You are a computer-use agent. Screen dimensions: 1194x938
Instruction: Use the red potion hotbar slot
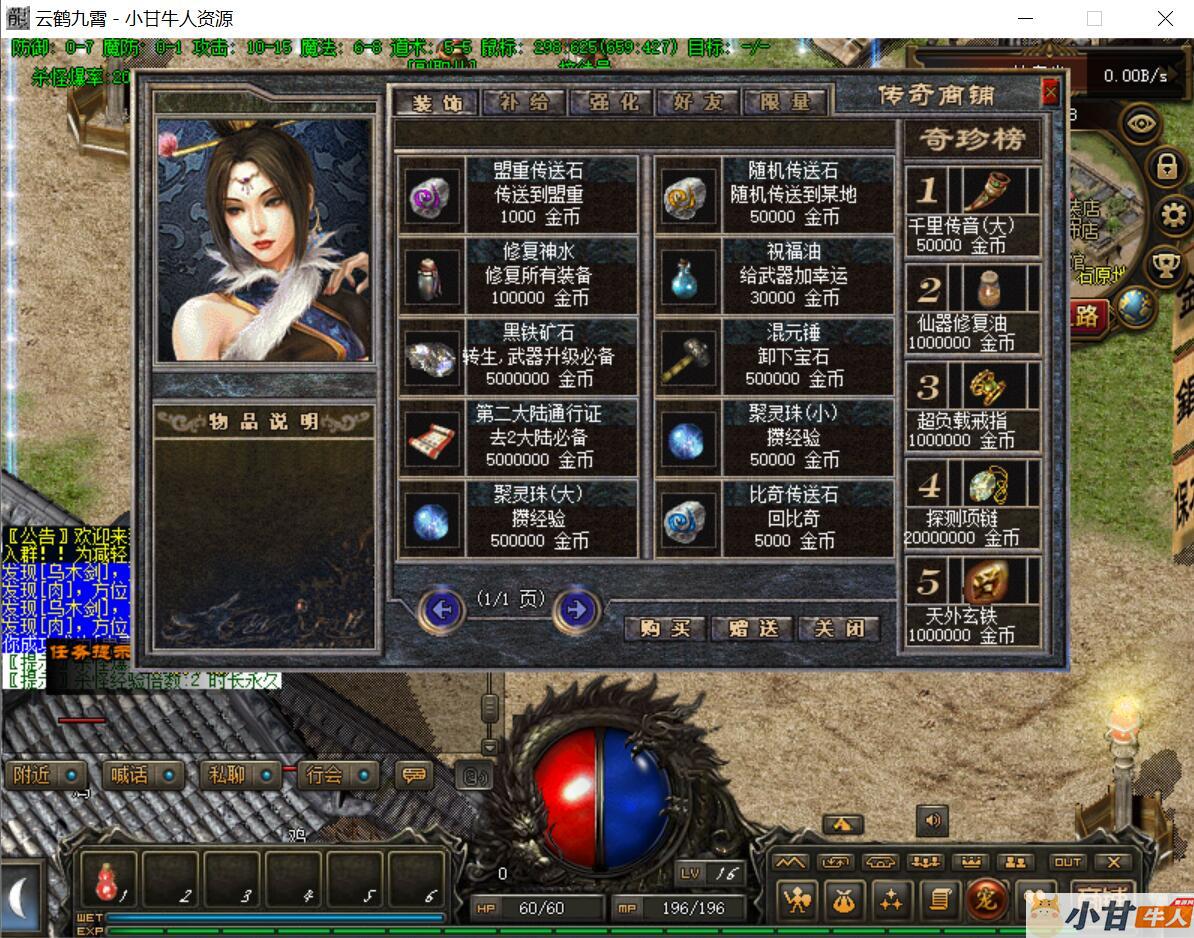point(107,880)
